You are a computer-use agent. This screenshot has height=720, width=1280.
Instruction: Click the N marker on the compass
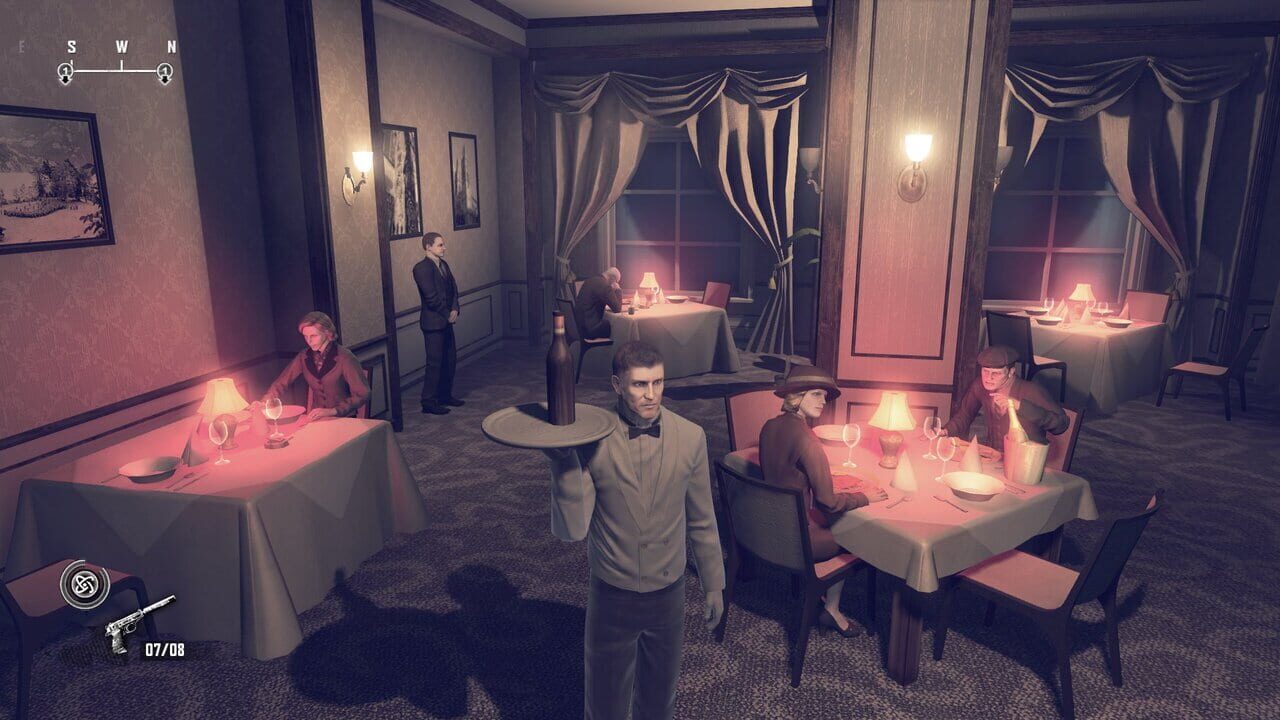(x=172, y=46)
